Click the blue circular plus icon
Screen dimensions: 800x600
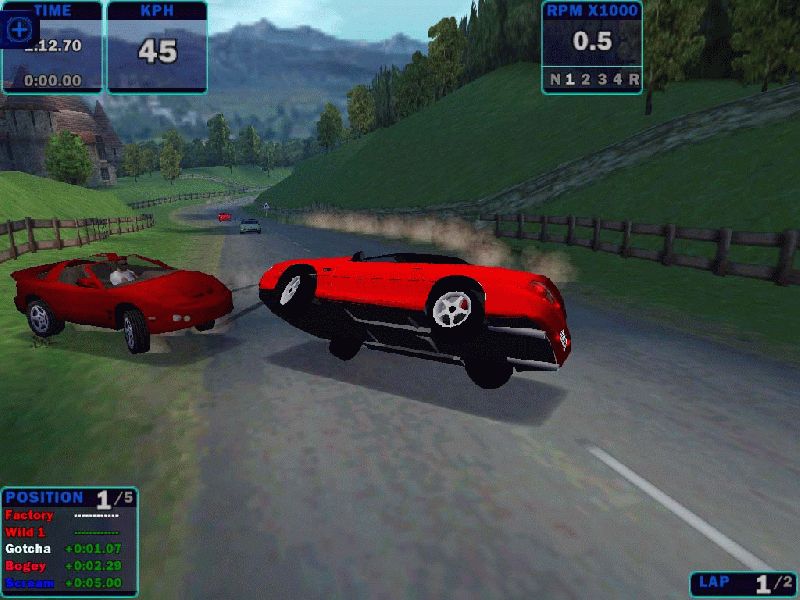pyautogui.click(x=20, y=29)
